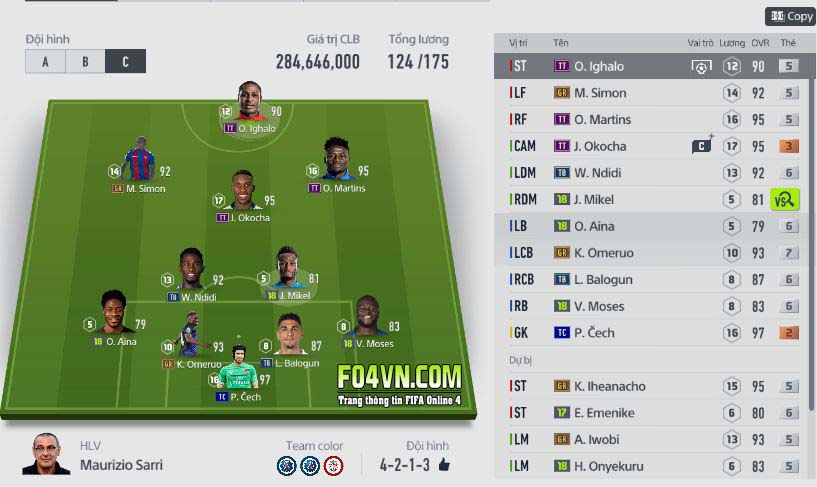Select O. Ighalo row in the player list

tap(600, 66)
